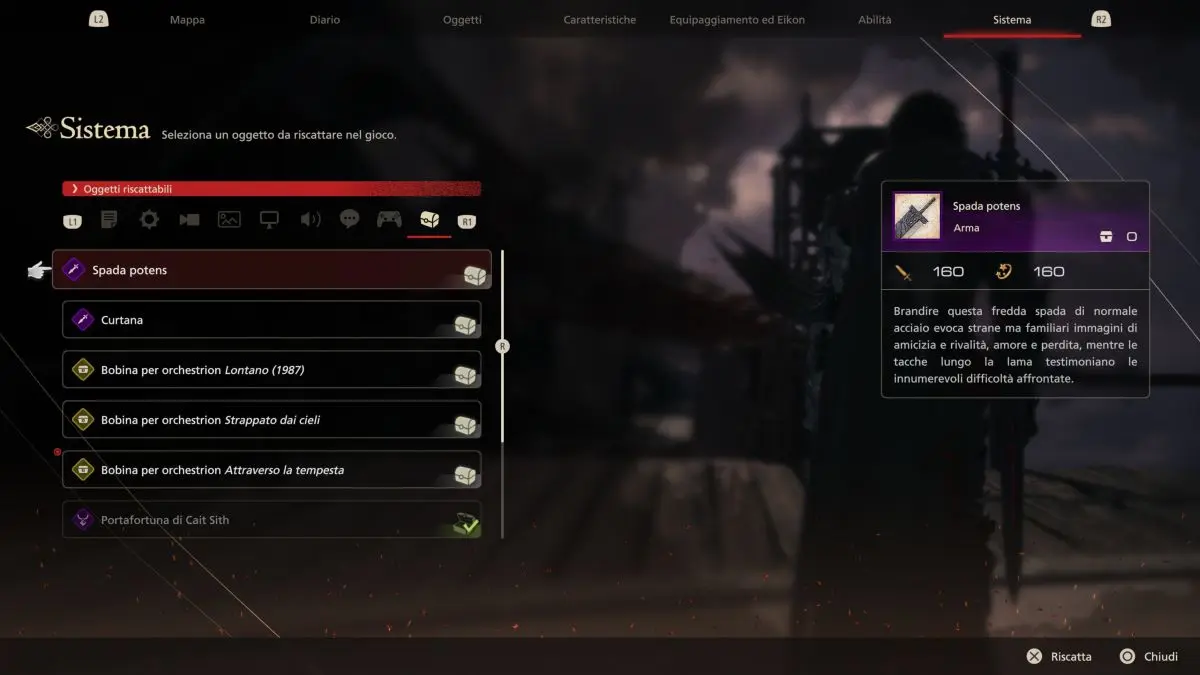Open the gear-shaped settings category
This screenshot has width=1200, height=675.
click(x=149, y=220)
